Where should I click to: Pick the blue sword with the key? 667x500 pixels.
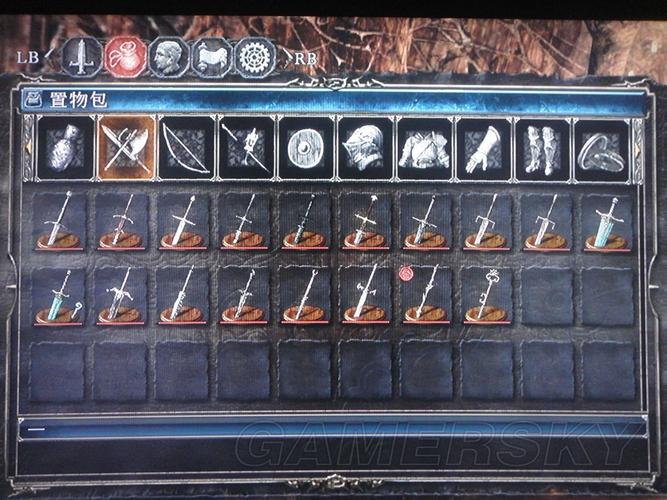coord(61,296)
